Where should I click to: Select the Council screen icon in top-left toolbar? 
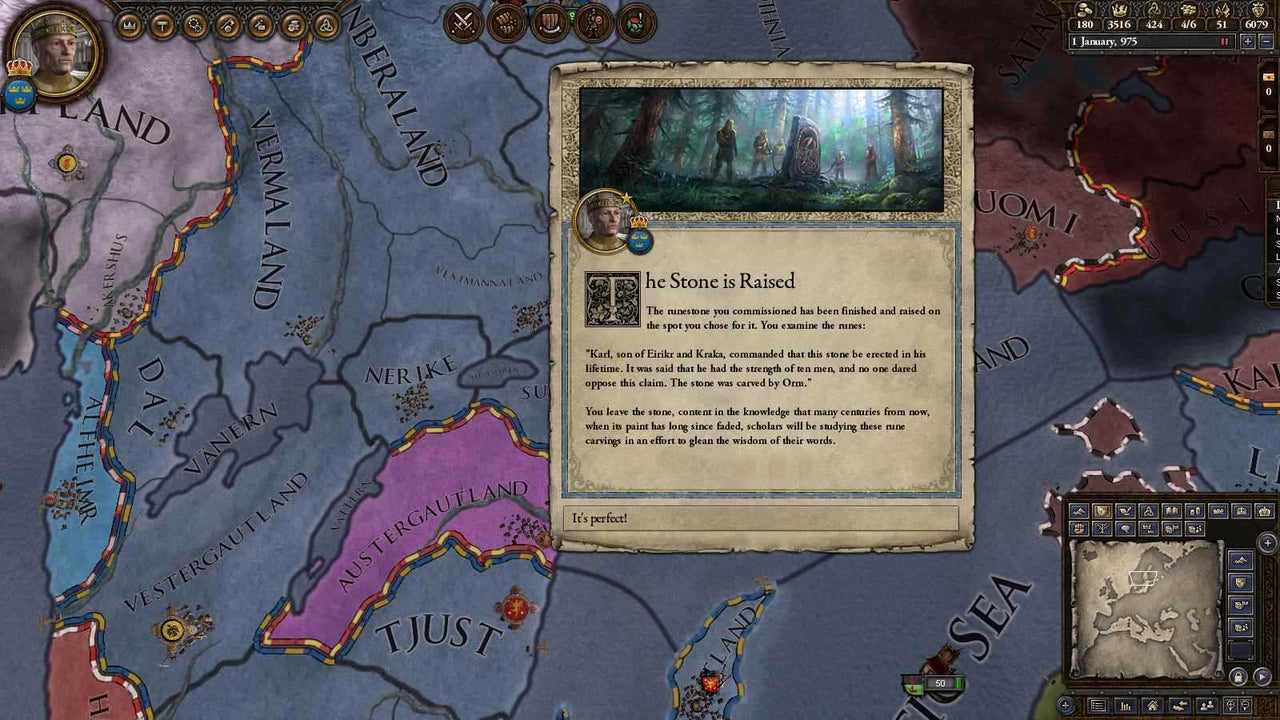(162, 22)
